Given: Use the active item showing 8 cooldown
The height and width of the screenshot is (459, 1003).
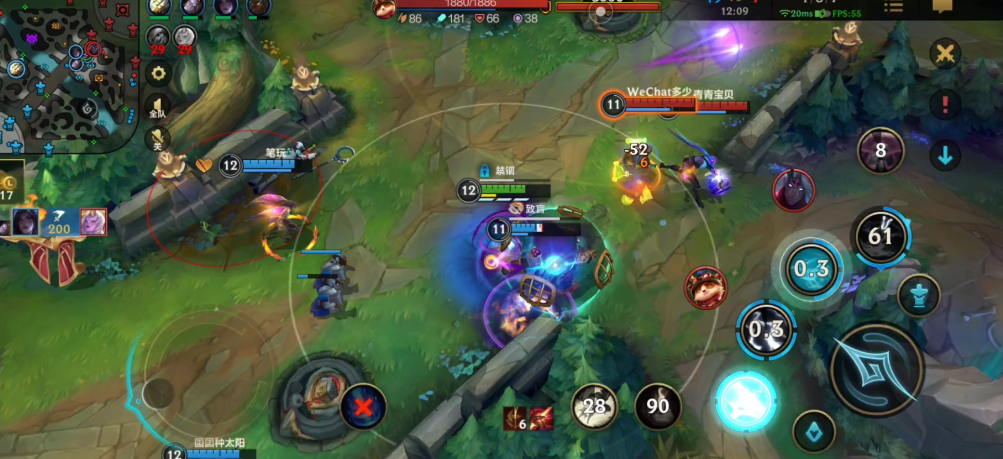Looking at the screenshot, I should [x=880, y=151].
